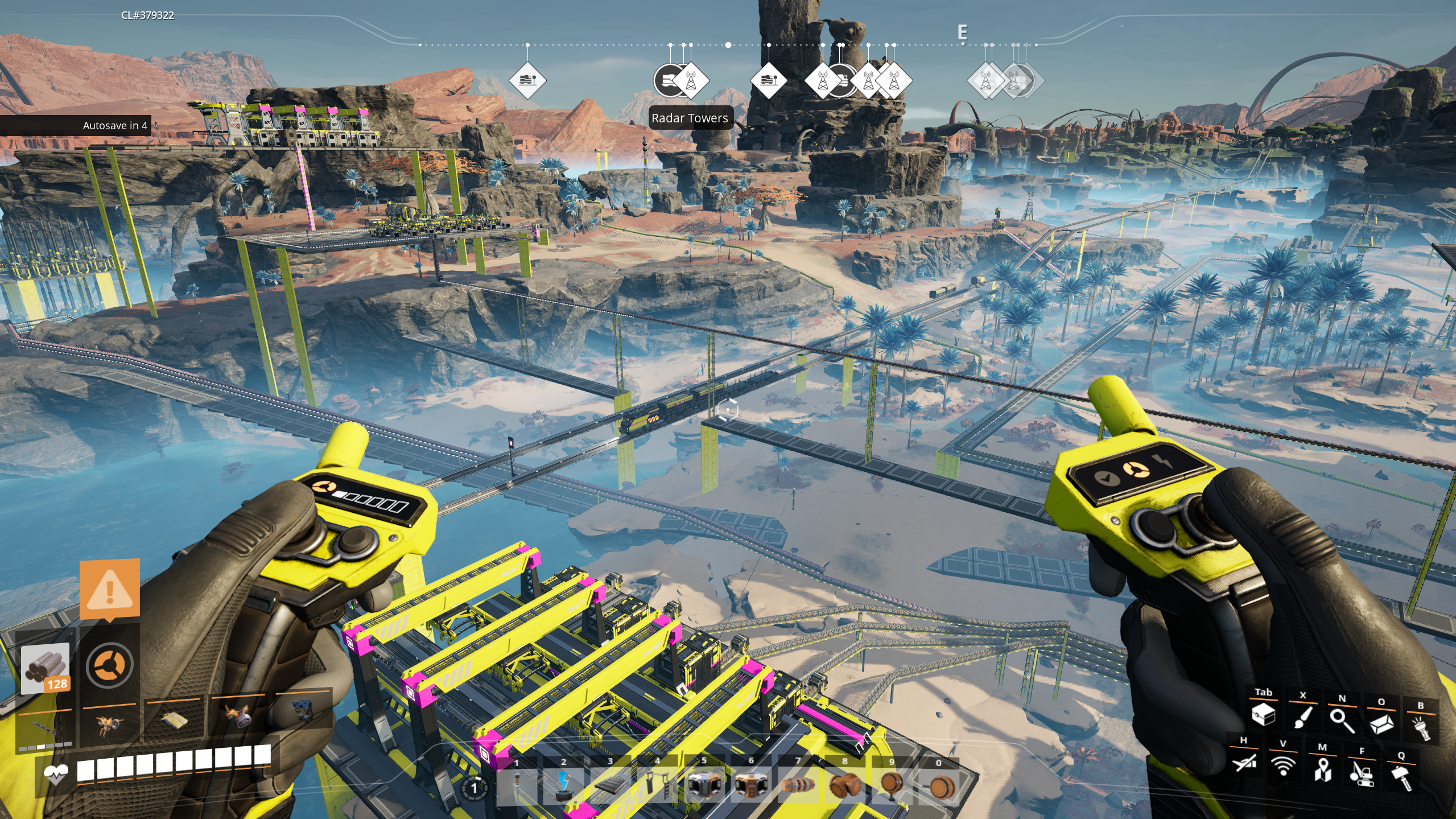Toggle the crossed-out airplane hover icon
The height and width of the screenshot is (819, 1456).
point(1244,762)
